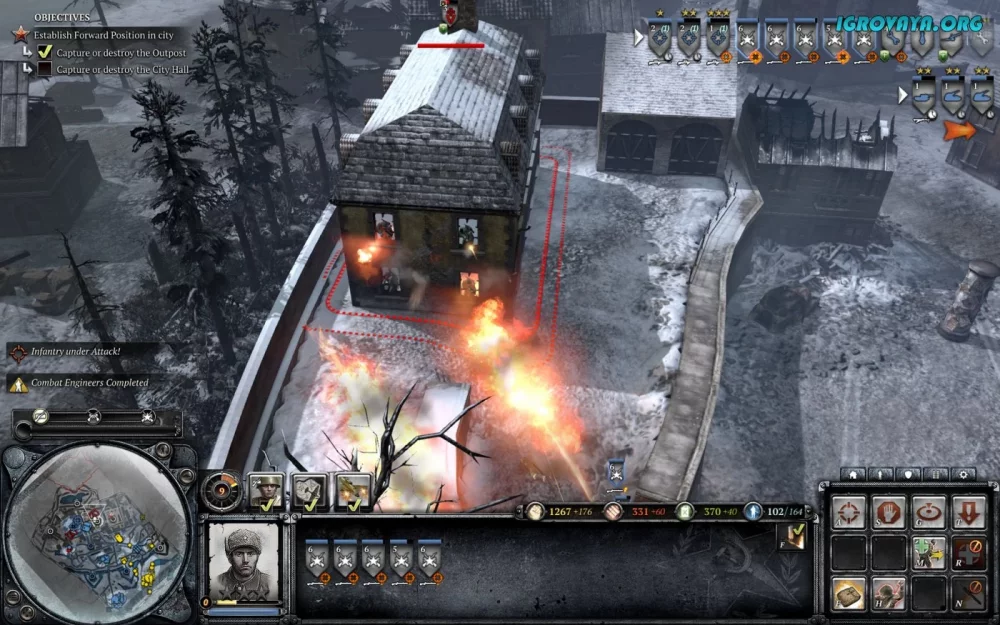Select the one-star squad shield in top bar

click(x=660, y=38)
